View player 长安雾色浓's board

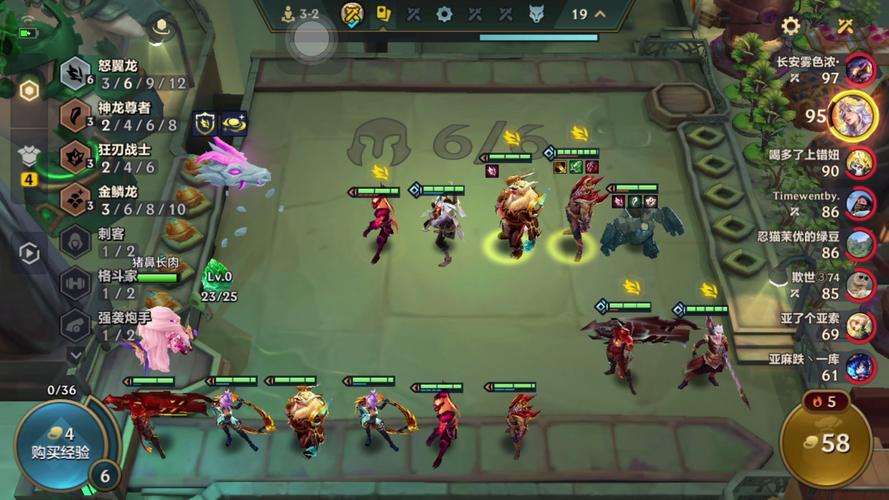(859, 69)
